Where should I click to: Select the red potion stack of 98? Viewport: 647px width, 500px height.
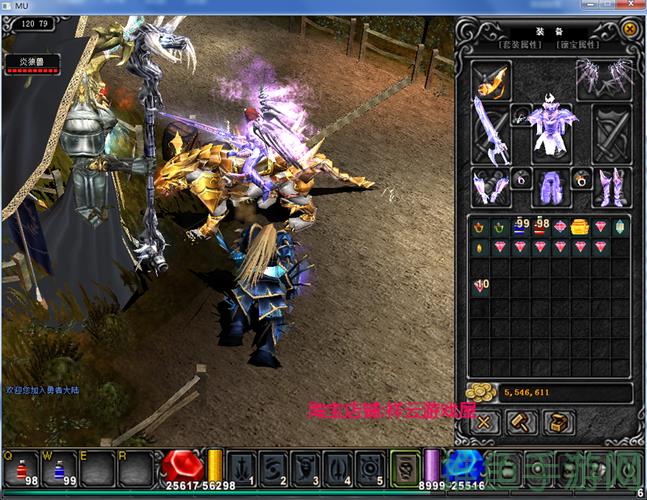[x=540, y=227]
